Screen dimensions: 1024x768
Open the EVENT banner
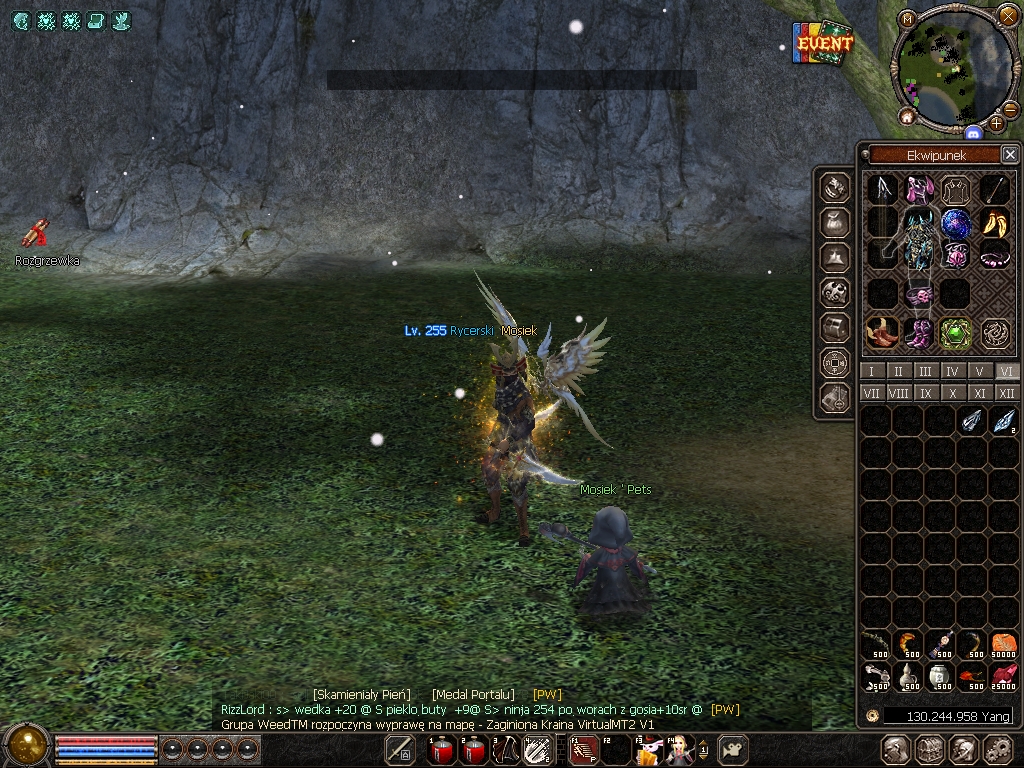pos(824,43)
